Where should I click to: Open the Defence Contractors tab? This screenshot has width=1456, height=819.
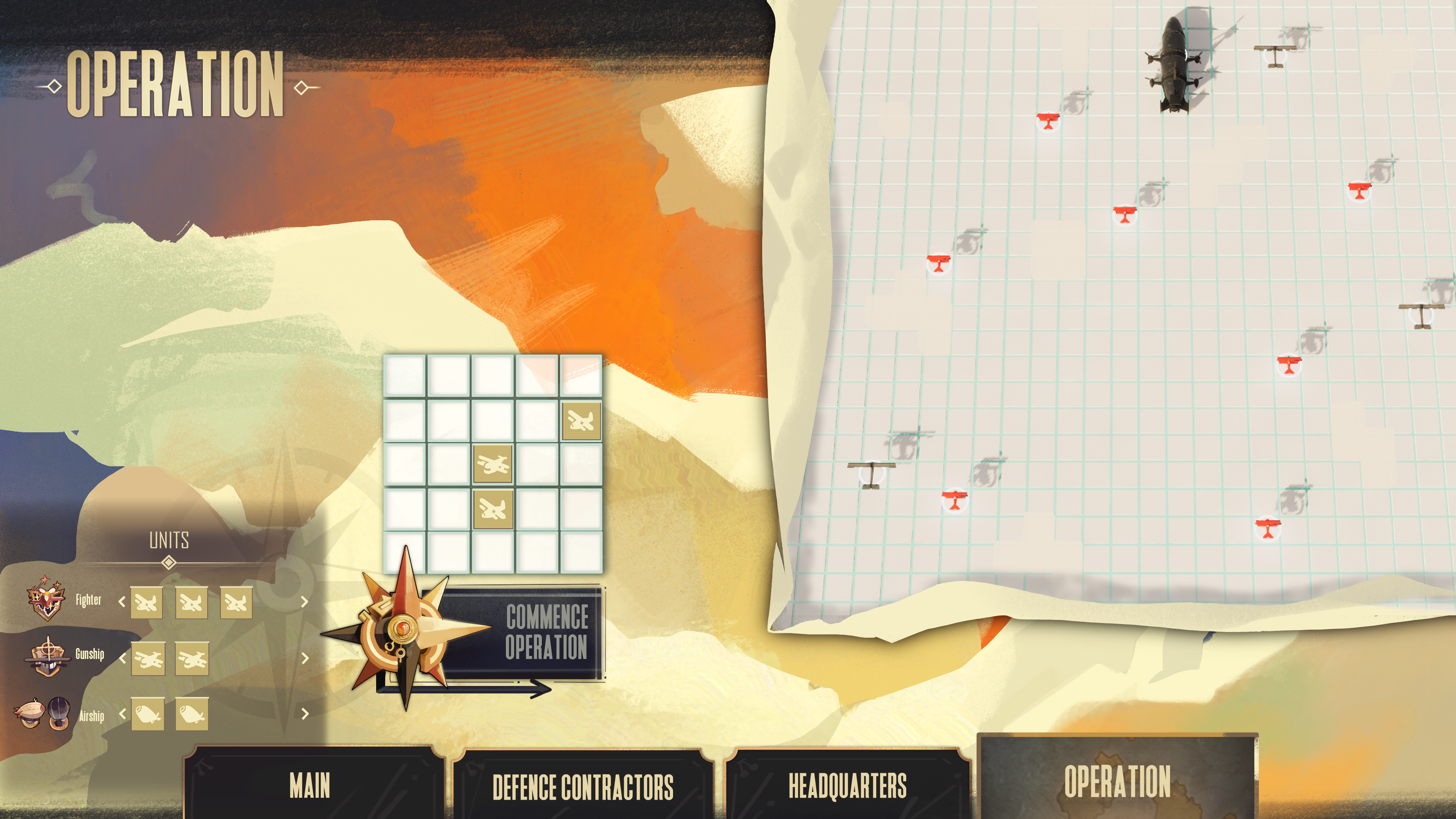point(582,786)
